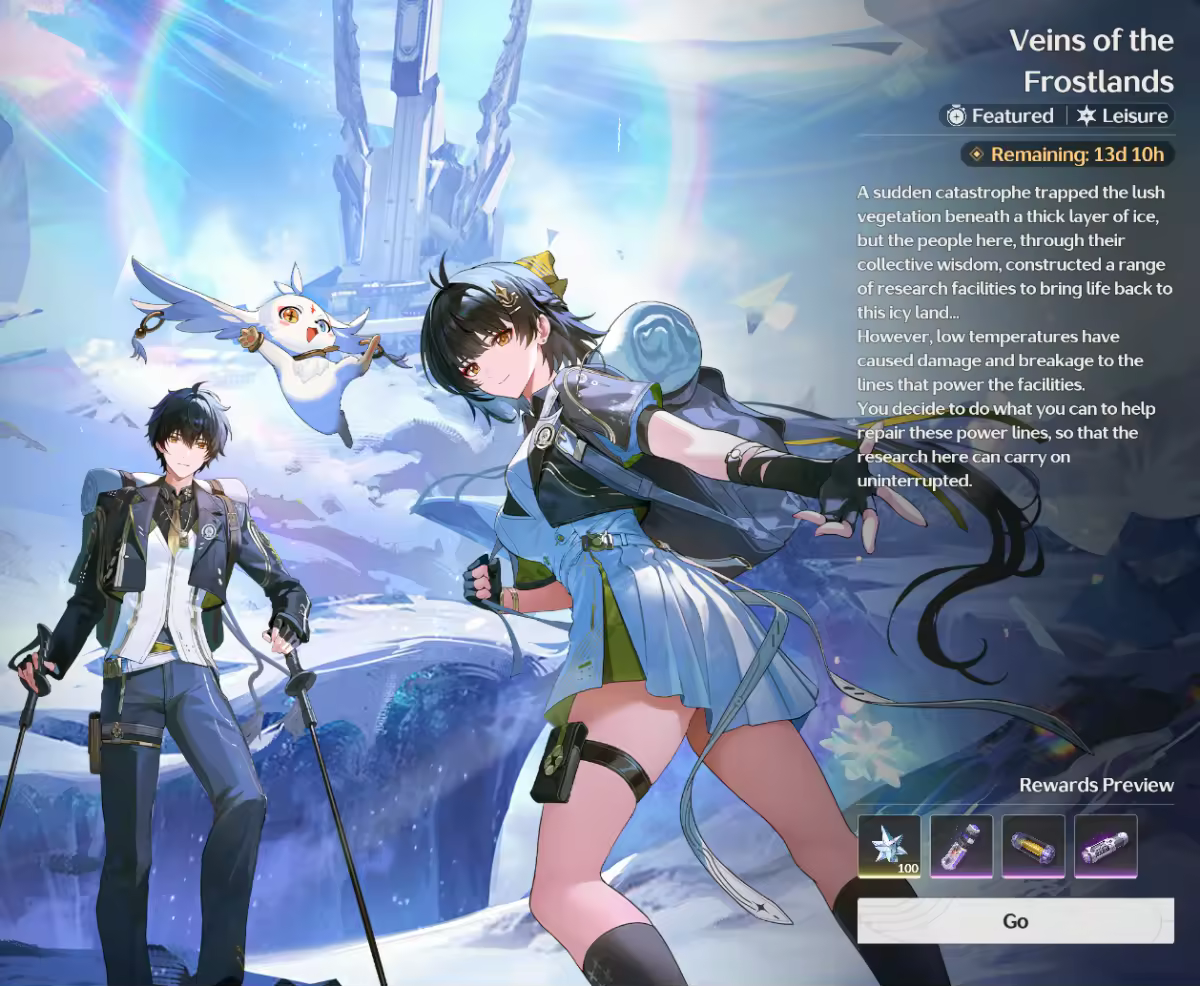The height and width of the screenshot is (986, 1200).
Task: Check the yellow-core energy capsule reward
Action: 1033,846
